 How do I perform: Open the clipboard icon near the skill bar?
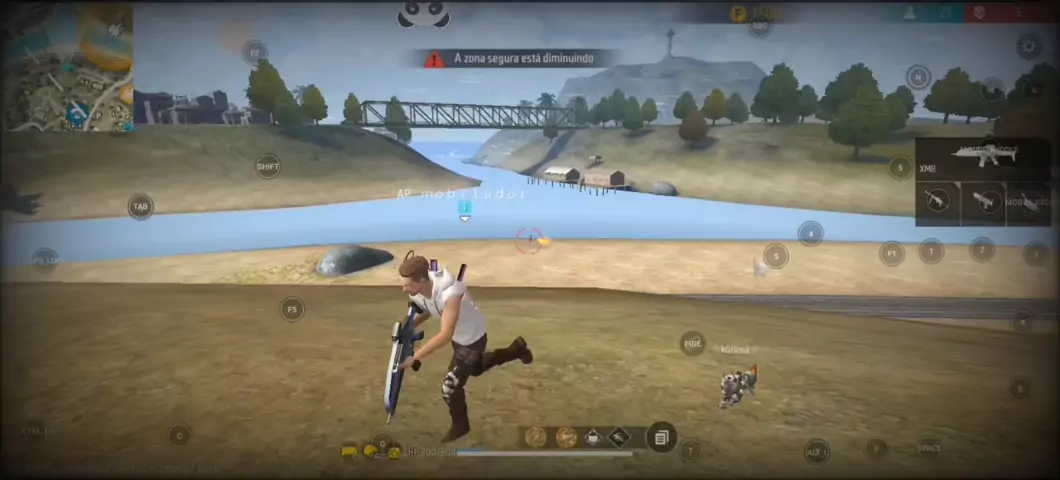tap(660, 437)
